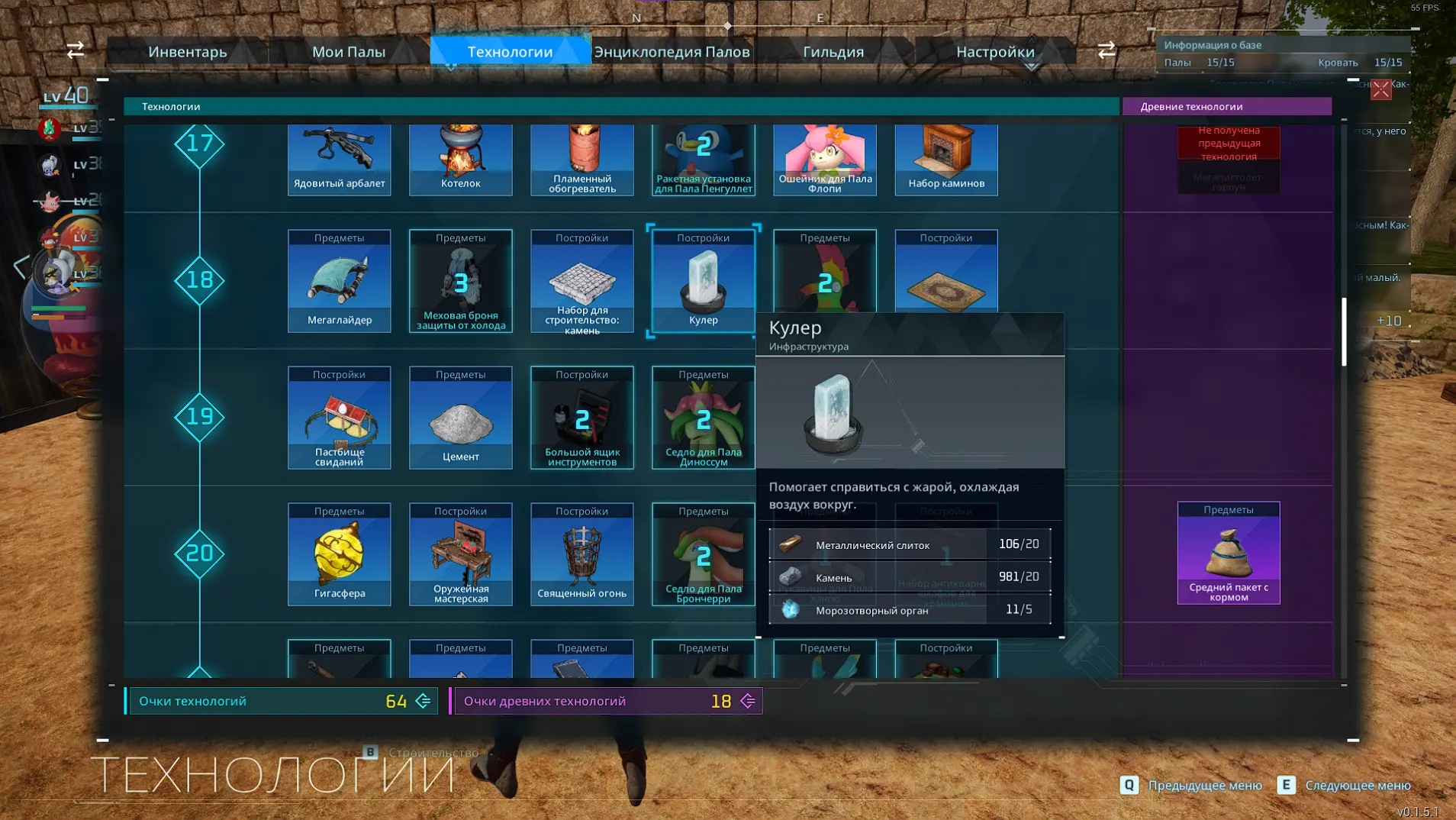Select the Энциклопедия Палов tab
The image size is (1456, 820).
pyautogui.click(x=672, y=52)
